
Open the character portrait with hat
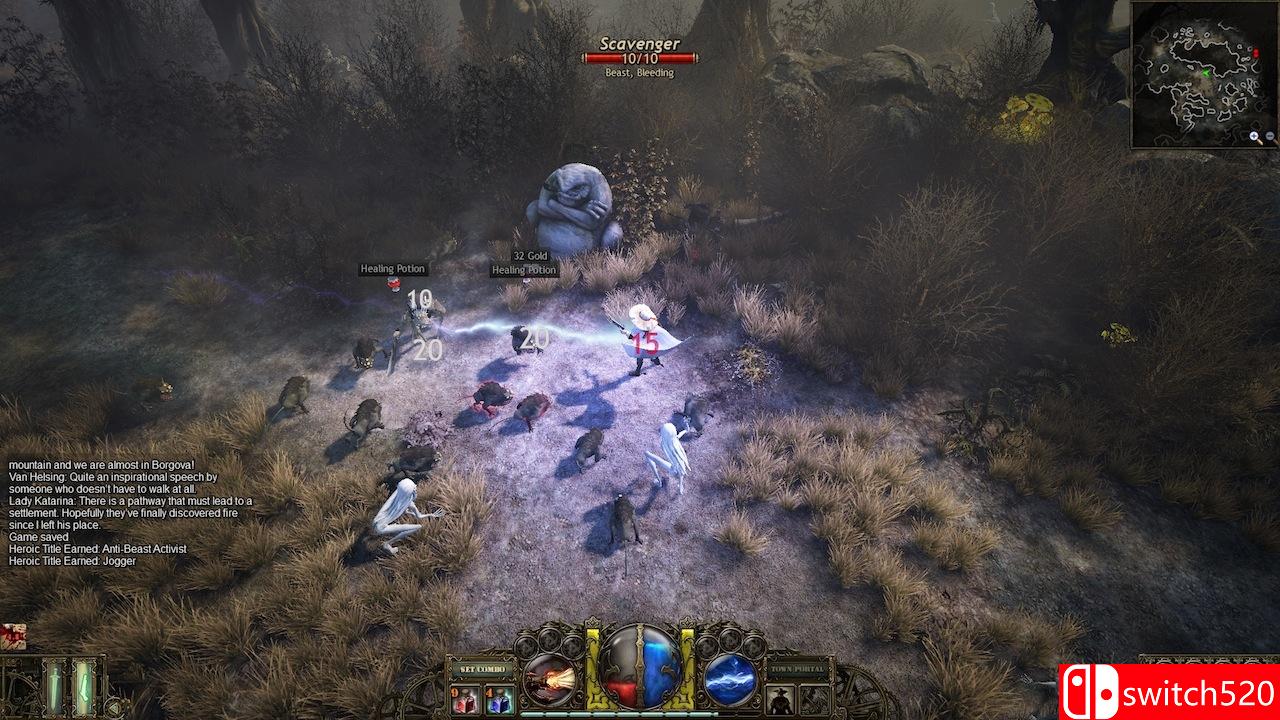point(781,698)
